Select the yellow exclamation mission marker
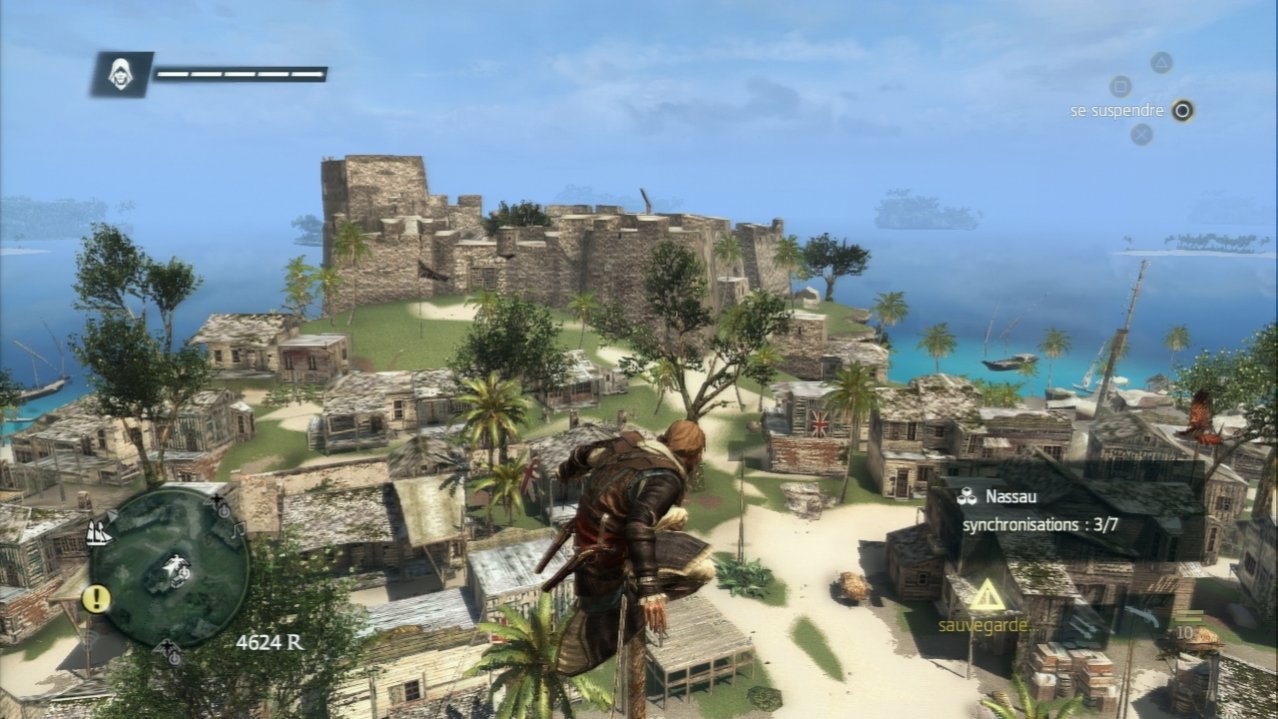1278x719 pixels. point(96,599)
